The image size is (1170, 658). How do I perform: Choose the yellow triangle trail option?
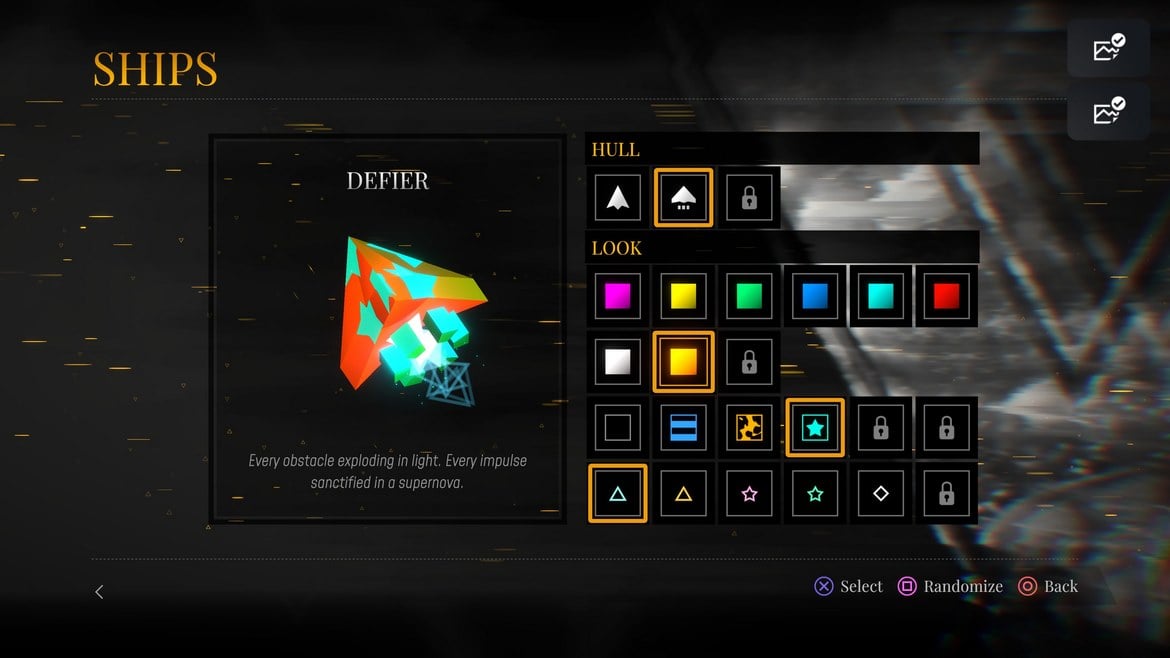(683, 493)
